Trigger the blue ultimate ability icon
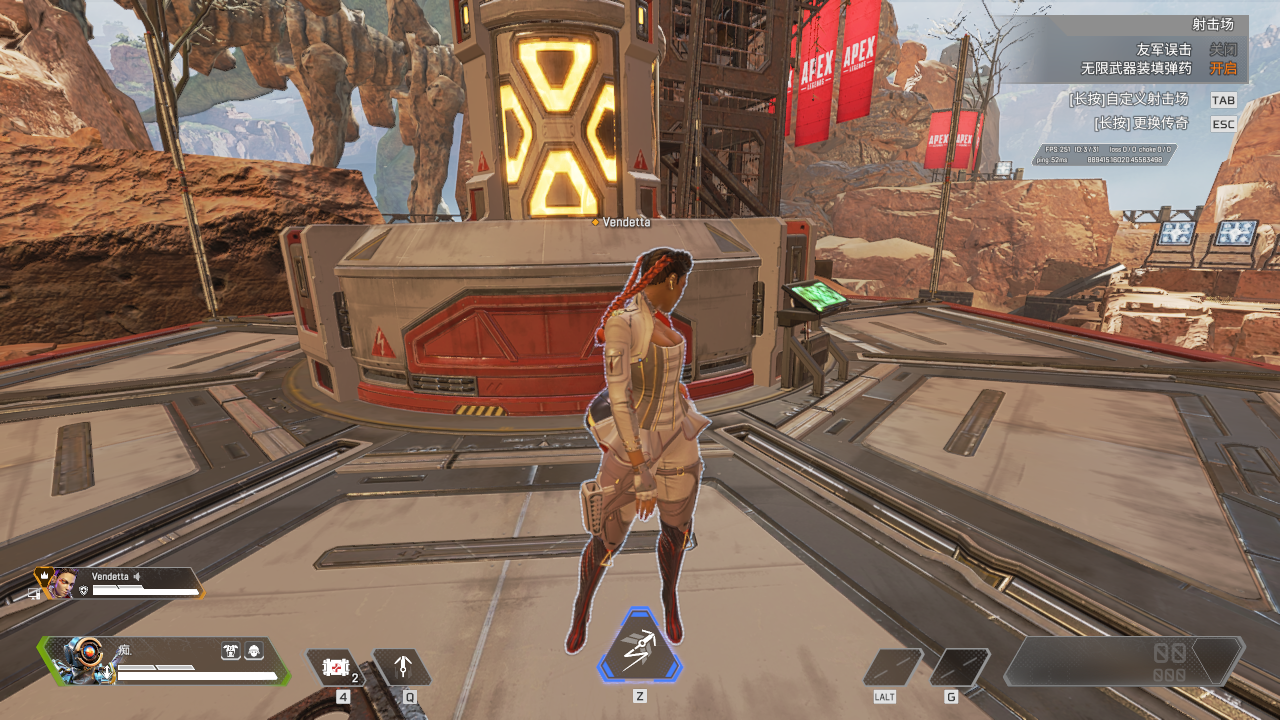Image resolution: width=1280 pixels, height=720 pixels. coord(640,650)
